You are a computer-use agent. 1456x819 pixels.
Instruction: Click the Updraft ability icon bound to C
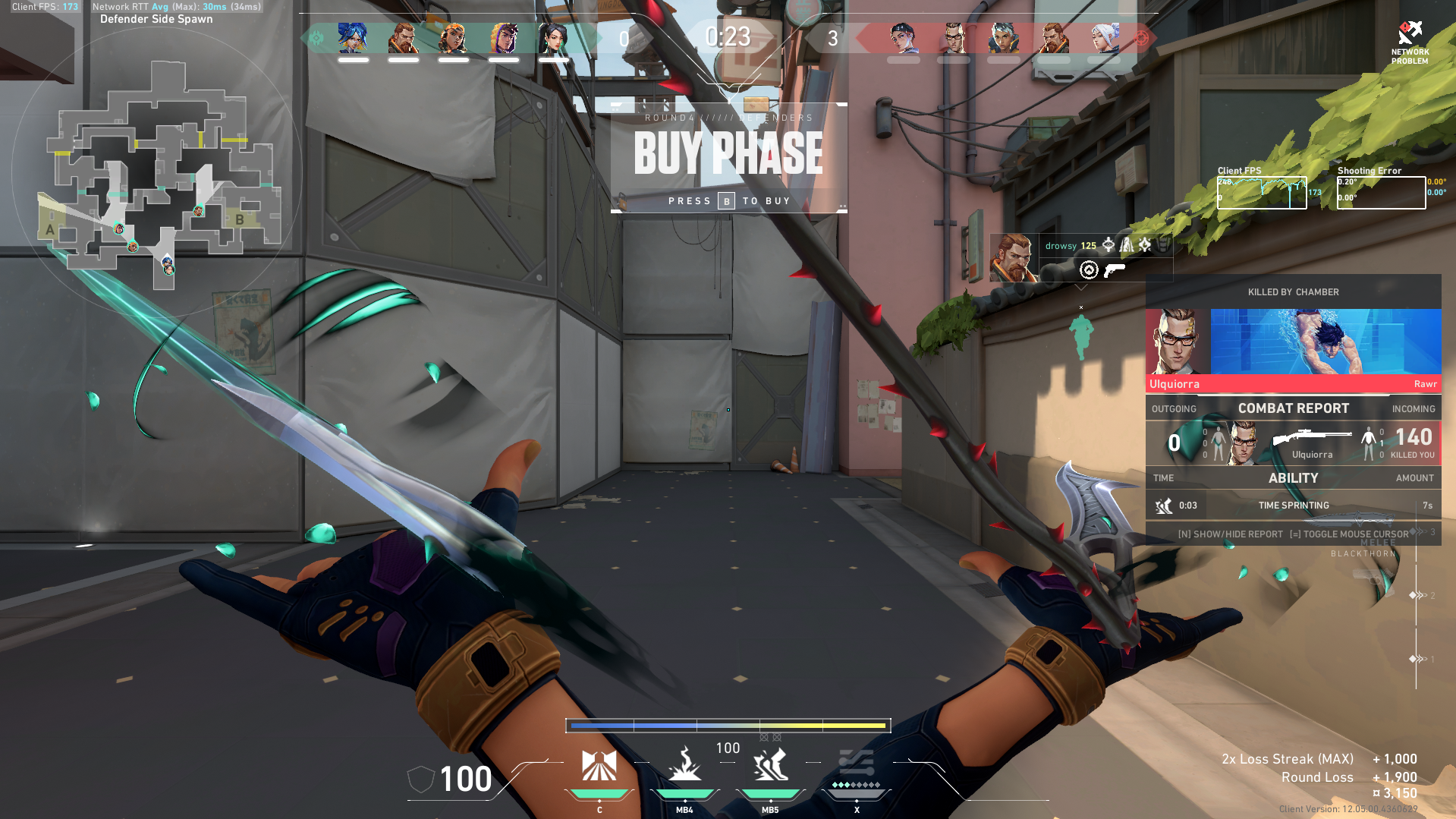point(599,767)
